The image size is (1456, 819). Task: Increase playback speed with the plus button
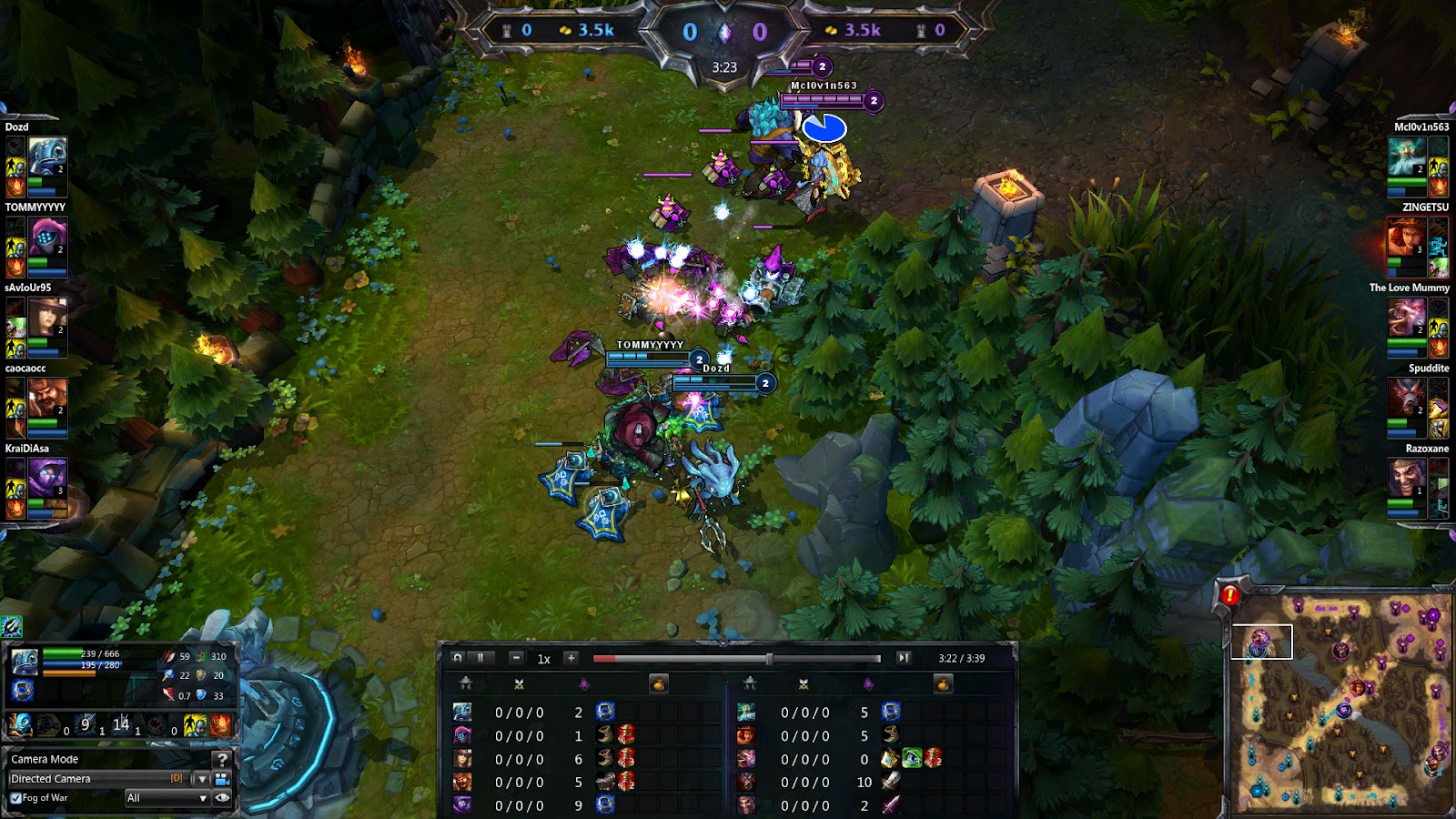[x=571, y=658]
